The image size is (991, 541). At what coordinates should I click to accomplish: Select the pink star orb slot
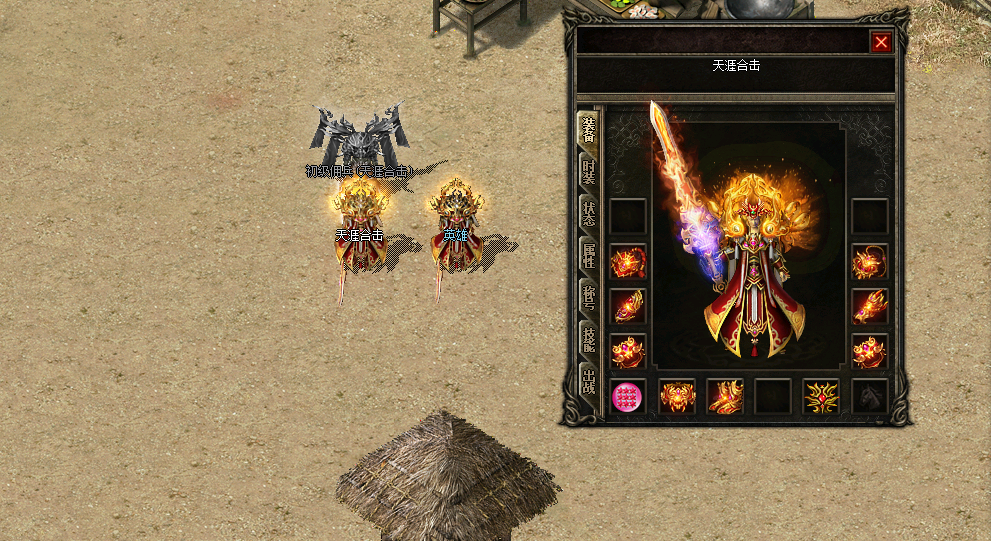tap(628, 397)
